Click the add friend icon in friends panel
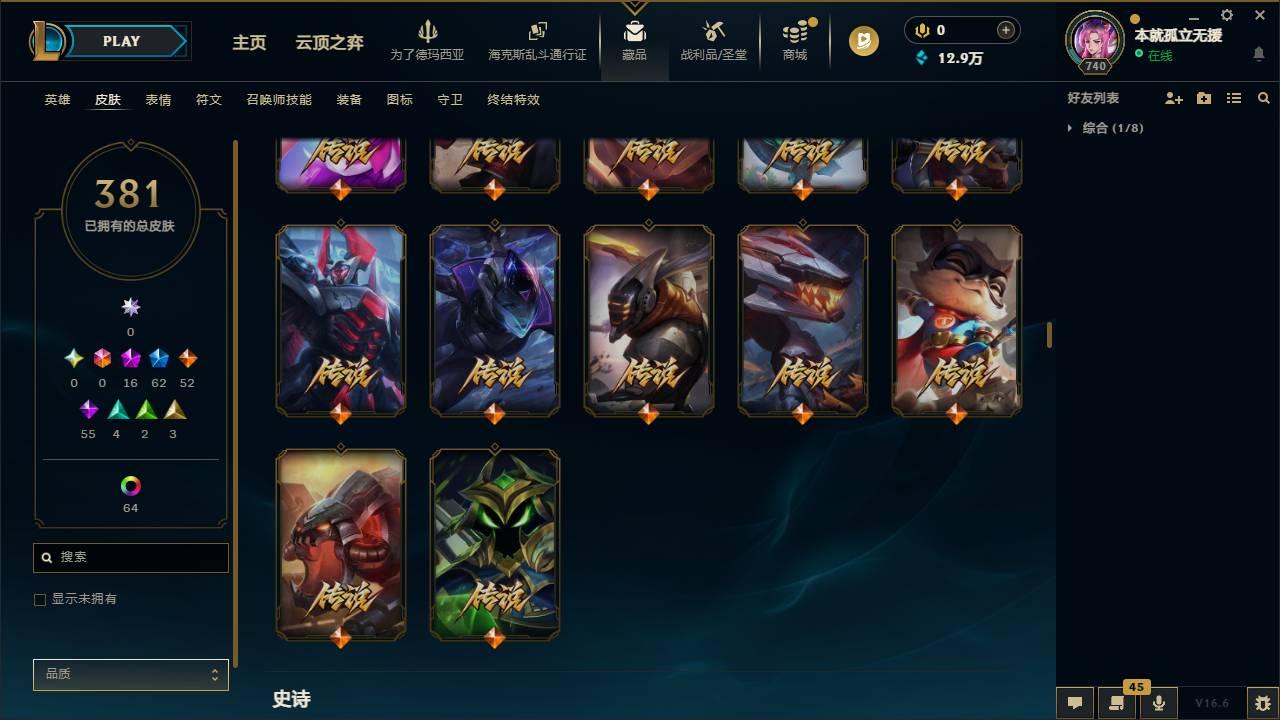Screen dimensions: 1280x720 coord(1172,97)
